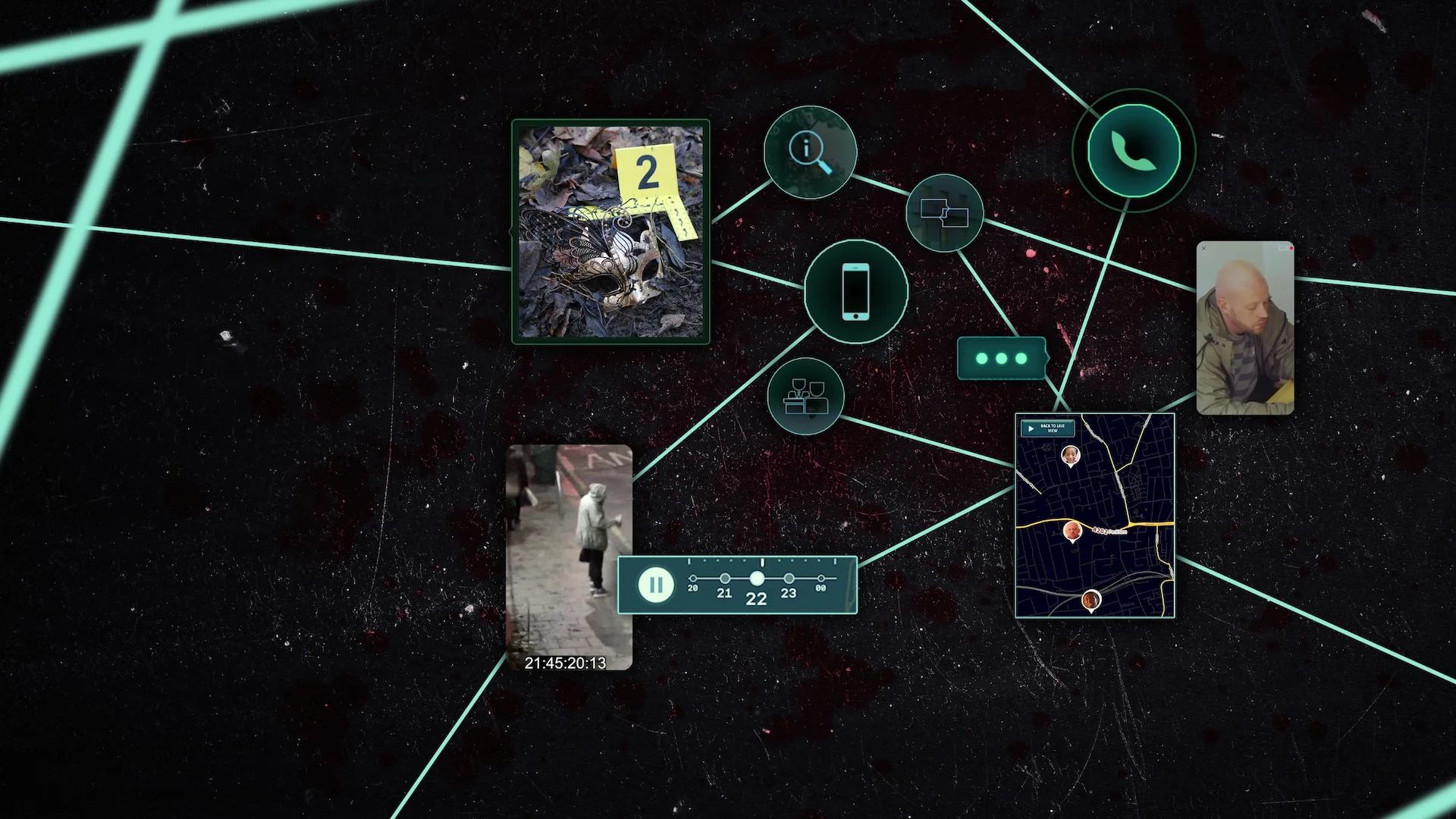Open the green phone call icon
Image resolution: width=1456 pixels, height=819 pixels.
(1133, 149)
